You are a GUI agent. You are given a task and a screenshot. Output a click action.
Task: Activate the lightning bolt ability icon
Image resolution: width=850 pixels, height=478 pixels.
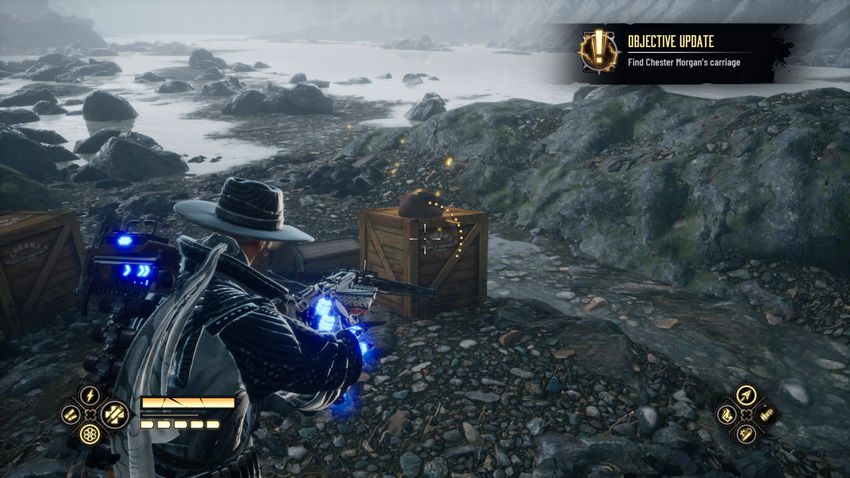89,394
